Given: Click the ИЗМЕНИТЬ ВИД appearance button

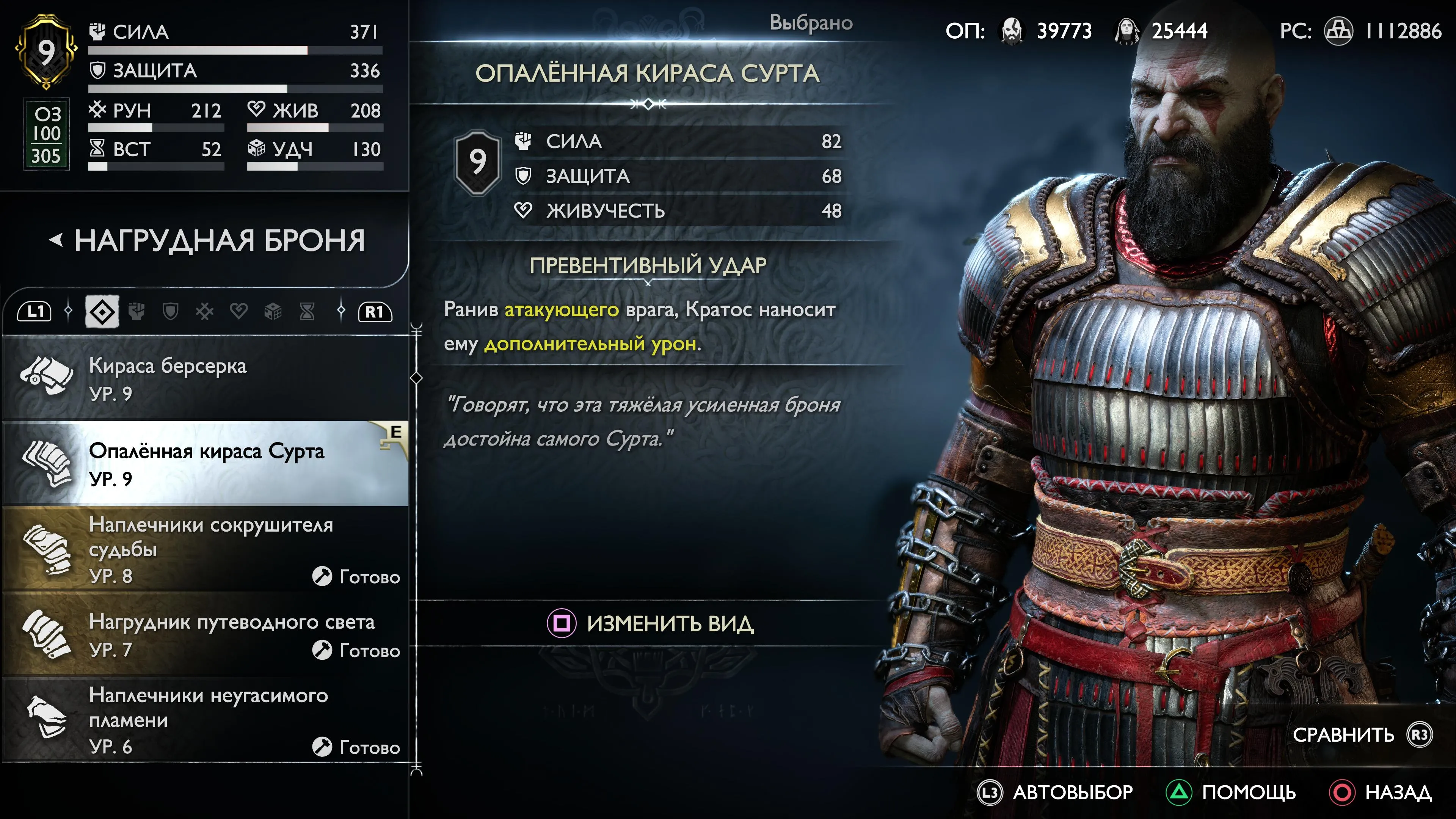Looking at the screenshot, I should point(650,623).
